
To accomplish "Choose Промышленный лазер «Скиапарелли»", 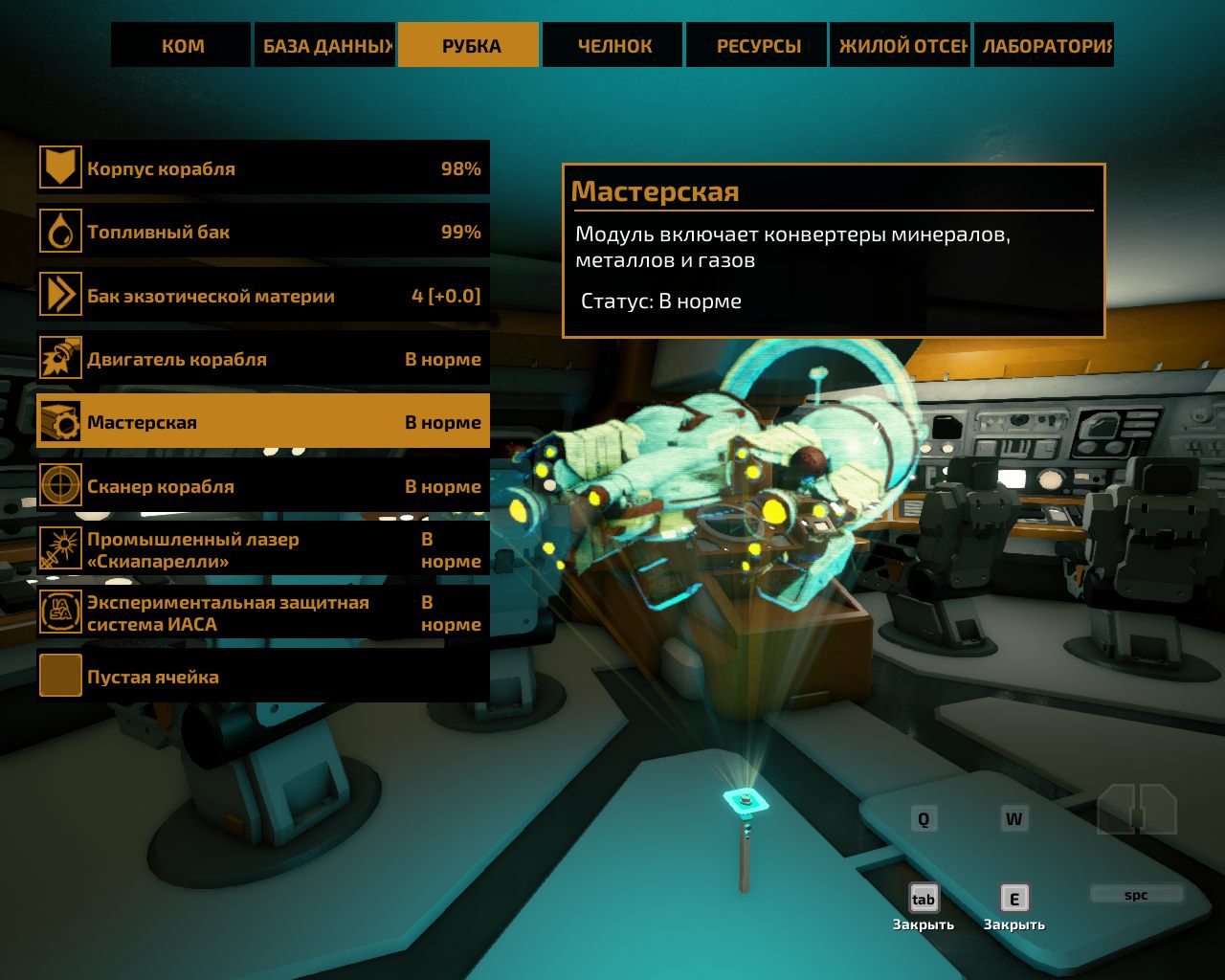I will 263,549.
